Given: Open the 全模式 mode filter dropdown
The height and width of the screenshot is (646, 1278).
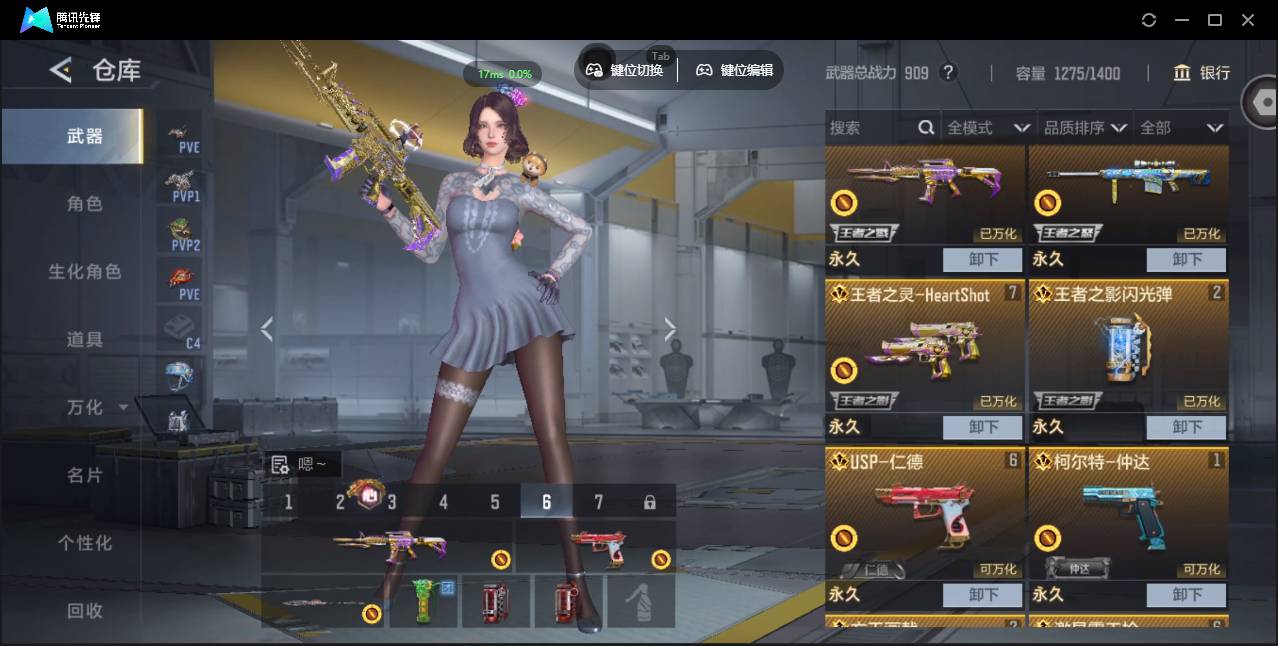Looking at the screenshot, I should tap(988, 128).
